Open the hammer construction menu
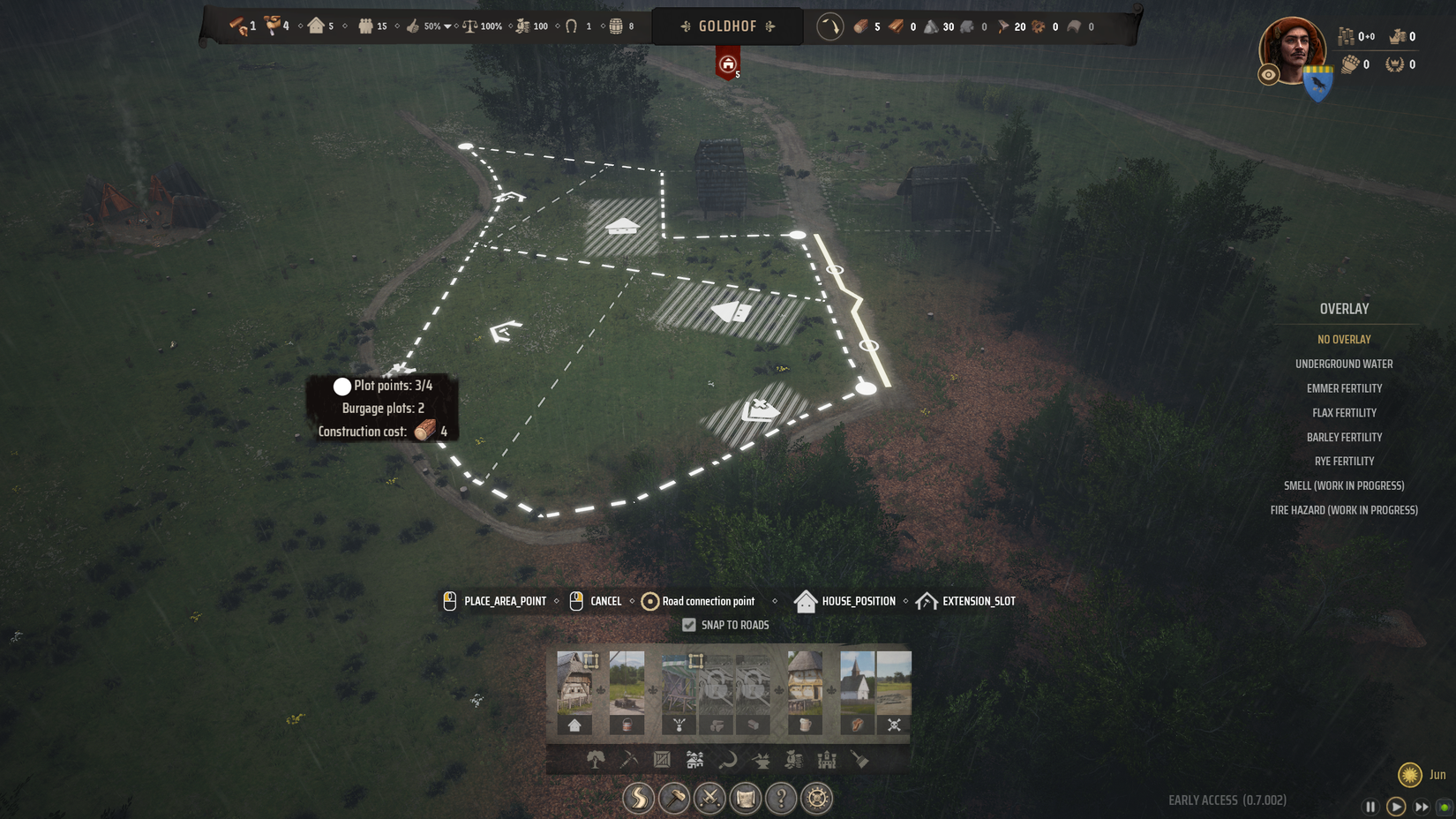This screenshot has height=819, width=1456. [674, 799]
